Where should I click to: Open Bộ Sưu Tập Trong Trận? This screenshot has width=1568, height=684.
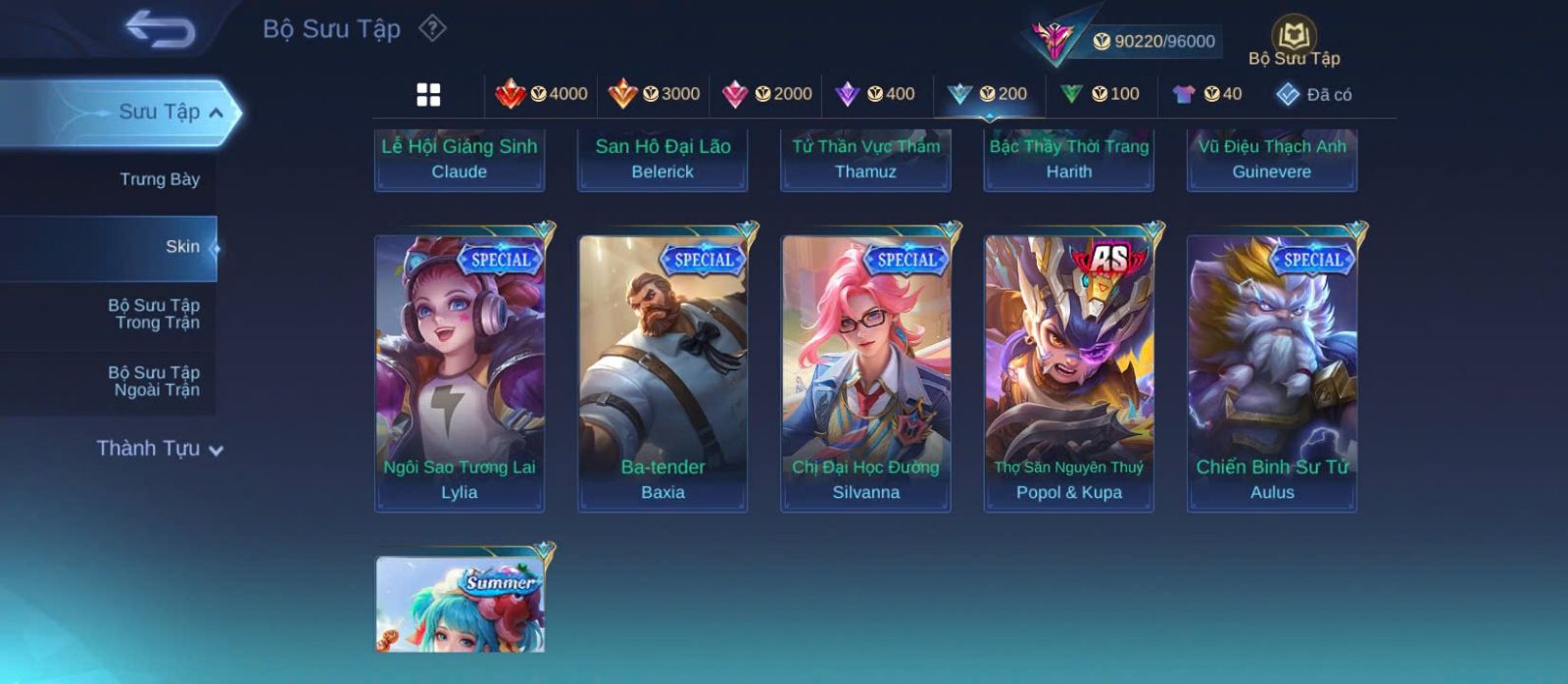pyautogui.click(x=154, y=314)
